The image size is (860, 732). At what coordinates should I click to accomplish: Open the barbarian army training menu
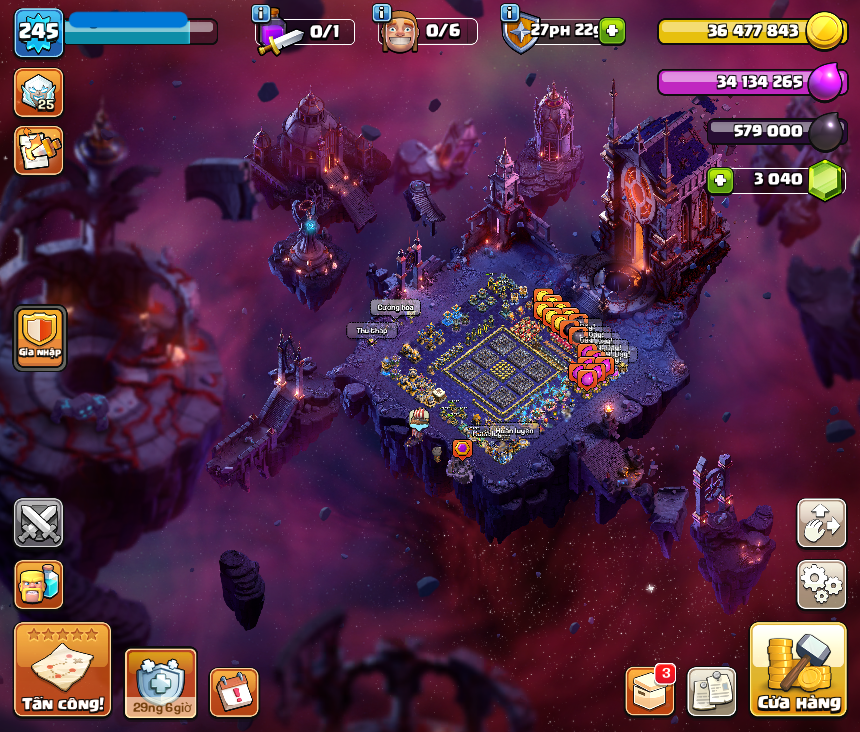[x=38, y=584]
